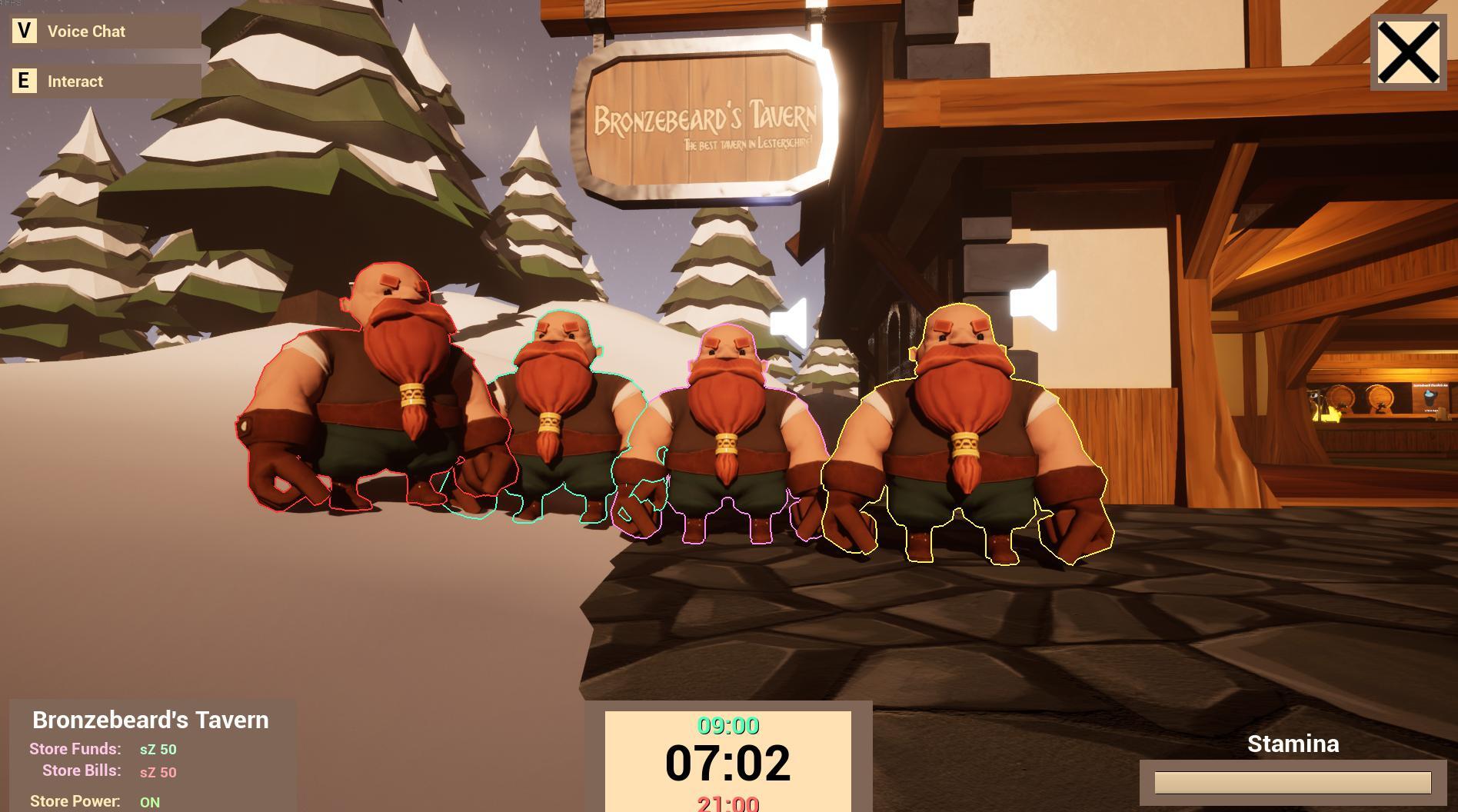Click the E Interact key icon
This screenshot has height=812, width=1458.
click(24, 81)
